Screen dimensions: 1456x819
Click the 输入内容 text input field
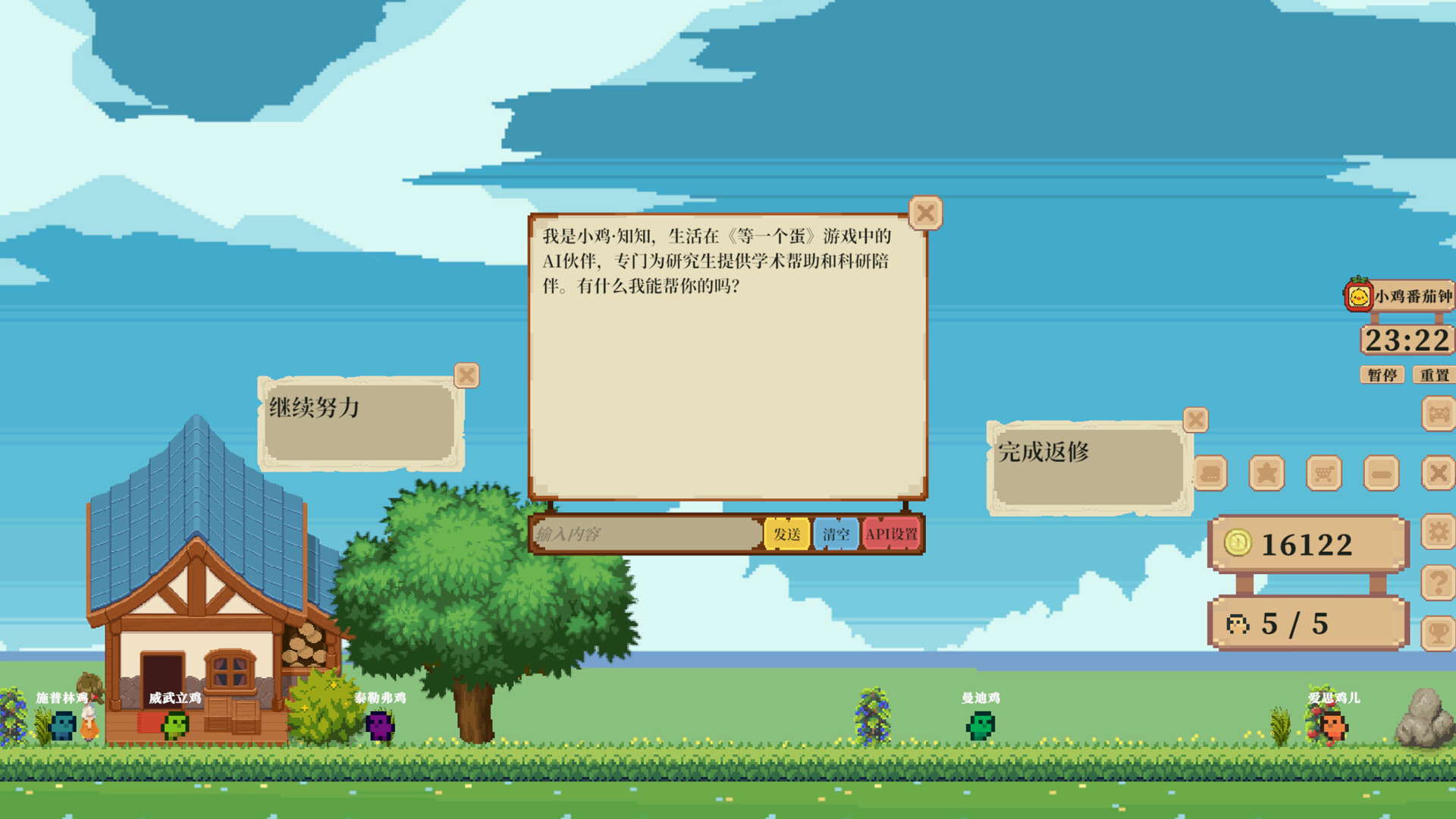click(645, 534)
